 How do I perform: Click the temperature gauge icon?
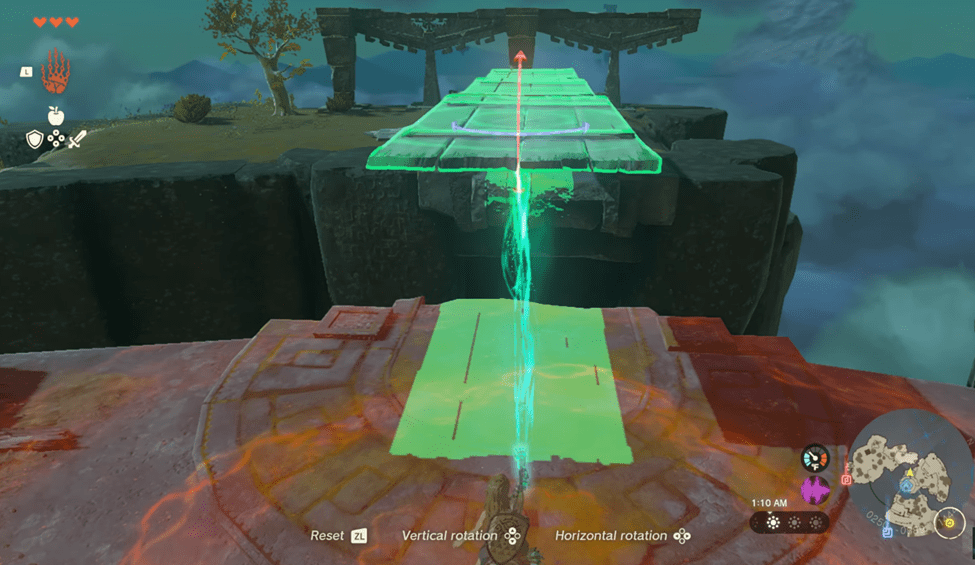coord(816,459)
